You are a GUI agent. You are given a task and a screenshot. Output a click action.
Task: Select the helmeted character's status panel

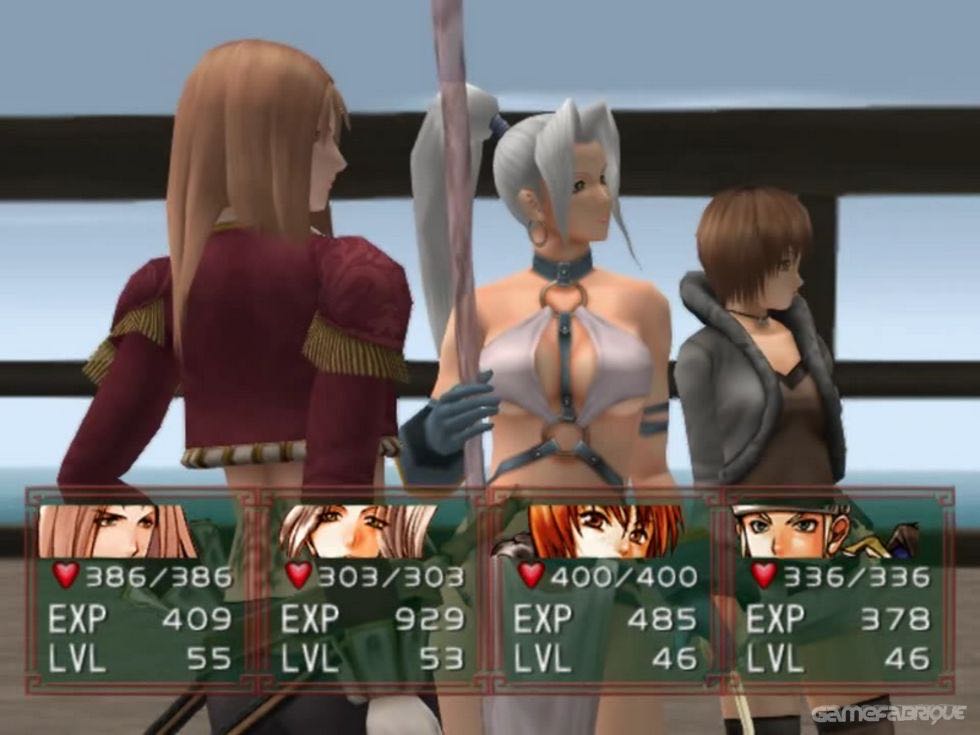tap(838, 590)
